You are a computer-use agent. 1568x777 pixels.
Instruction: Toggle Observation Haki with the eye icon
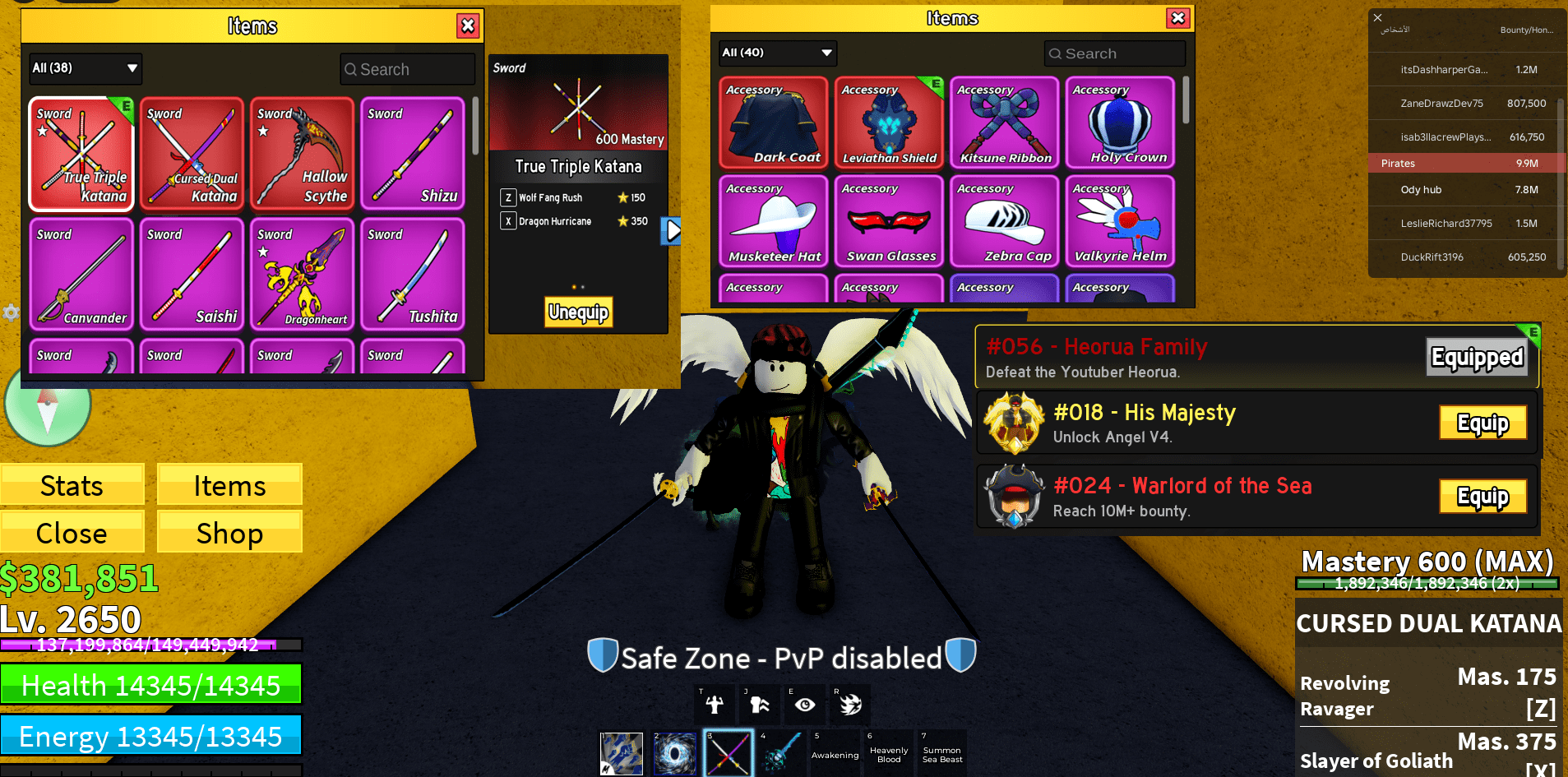(x=803, y=705)
